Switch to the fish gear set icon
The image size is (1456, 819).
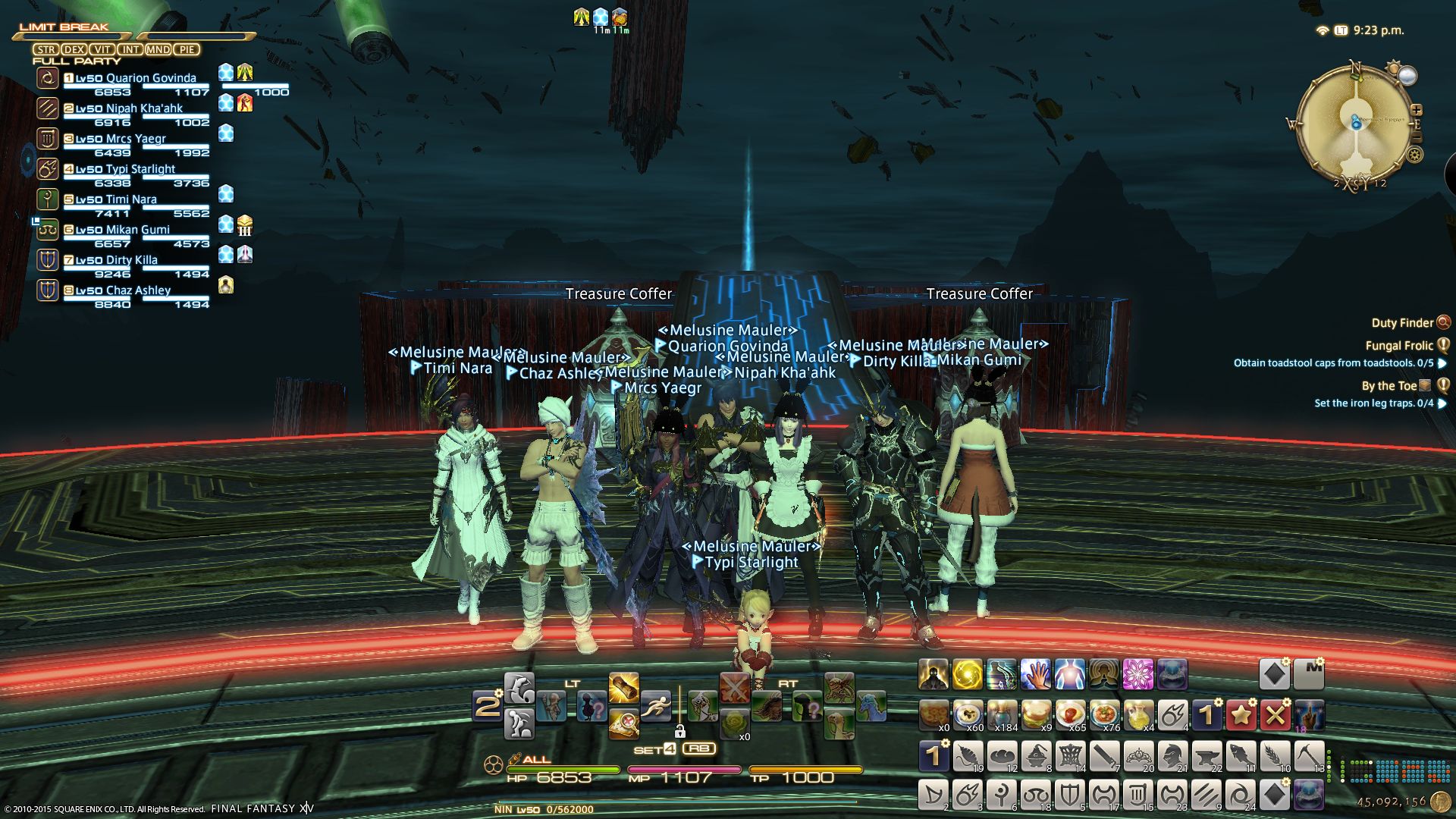1241,756
